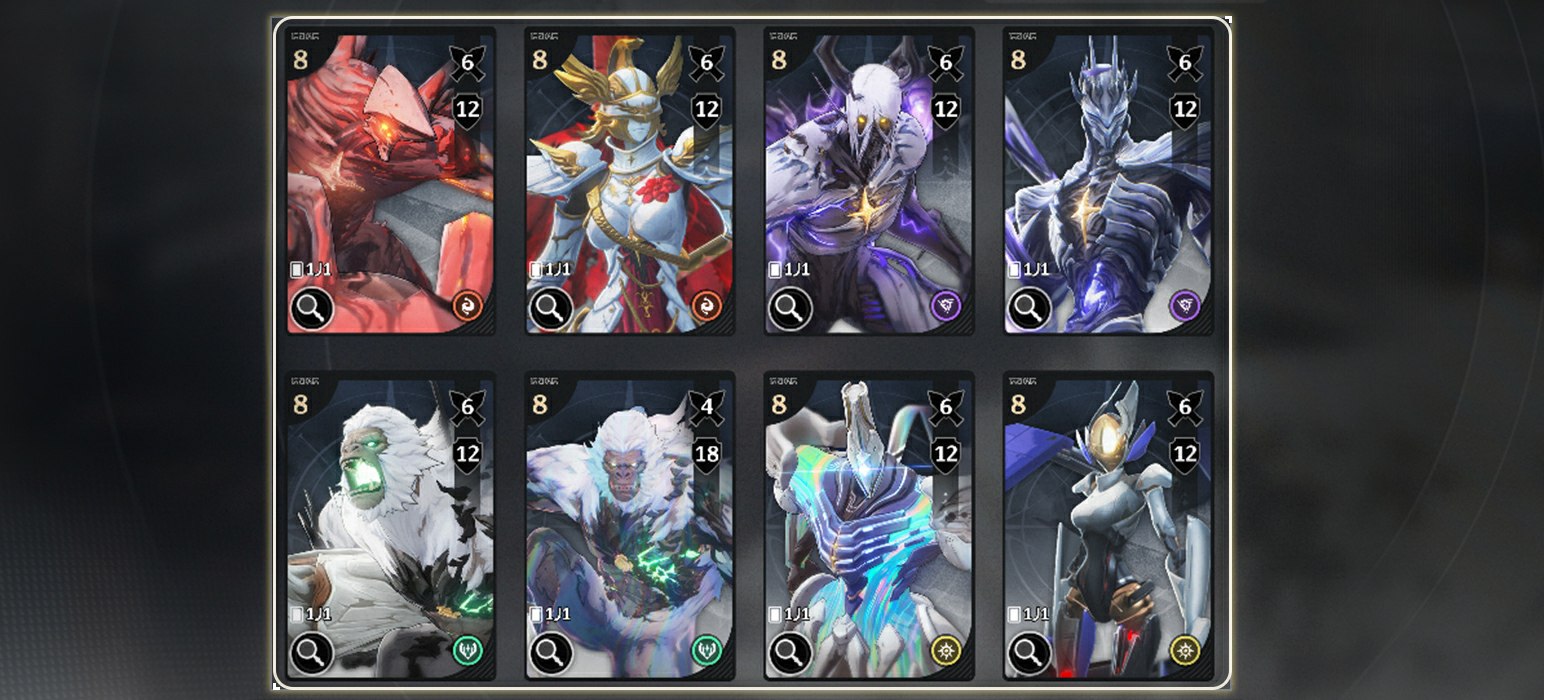The image size is (1544, 700).
Task: Pick the purple horned ghoul card
Action: 868,180
